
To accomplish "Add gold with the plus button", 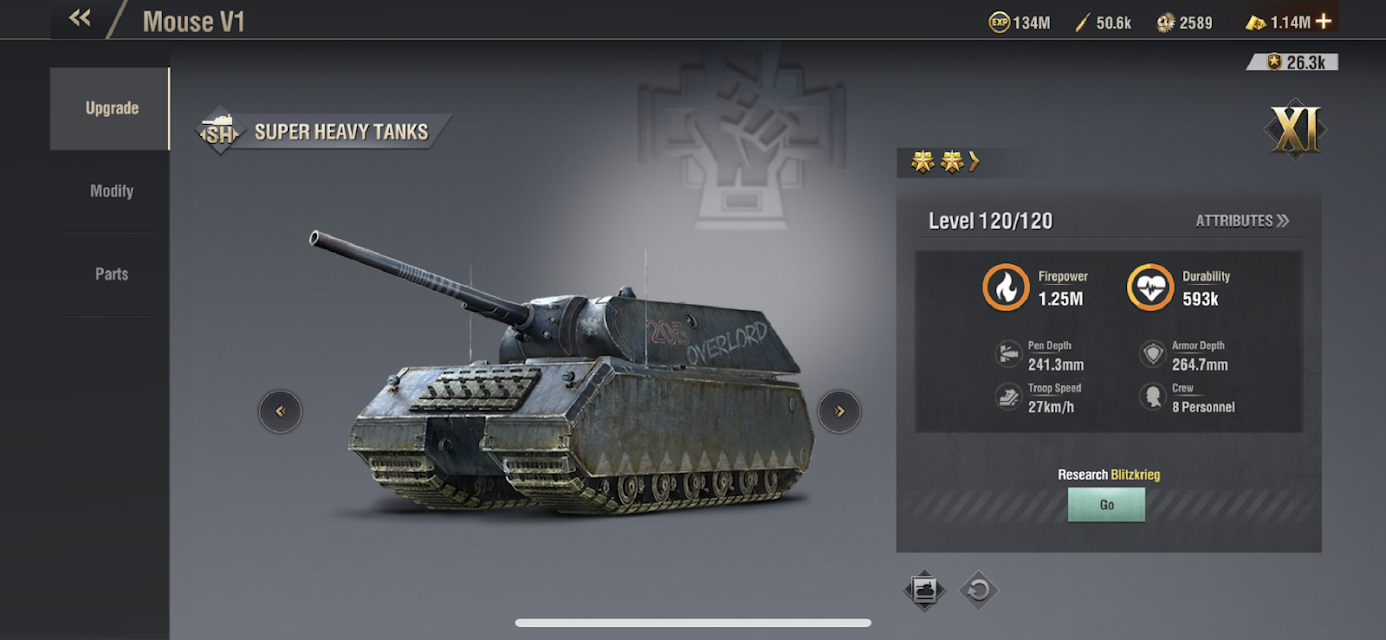I will coord(1324,21).
